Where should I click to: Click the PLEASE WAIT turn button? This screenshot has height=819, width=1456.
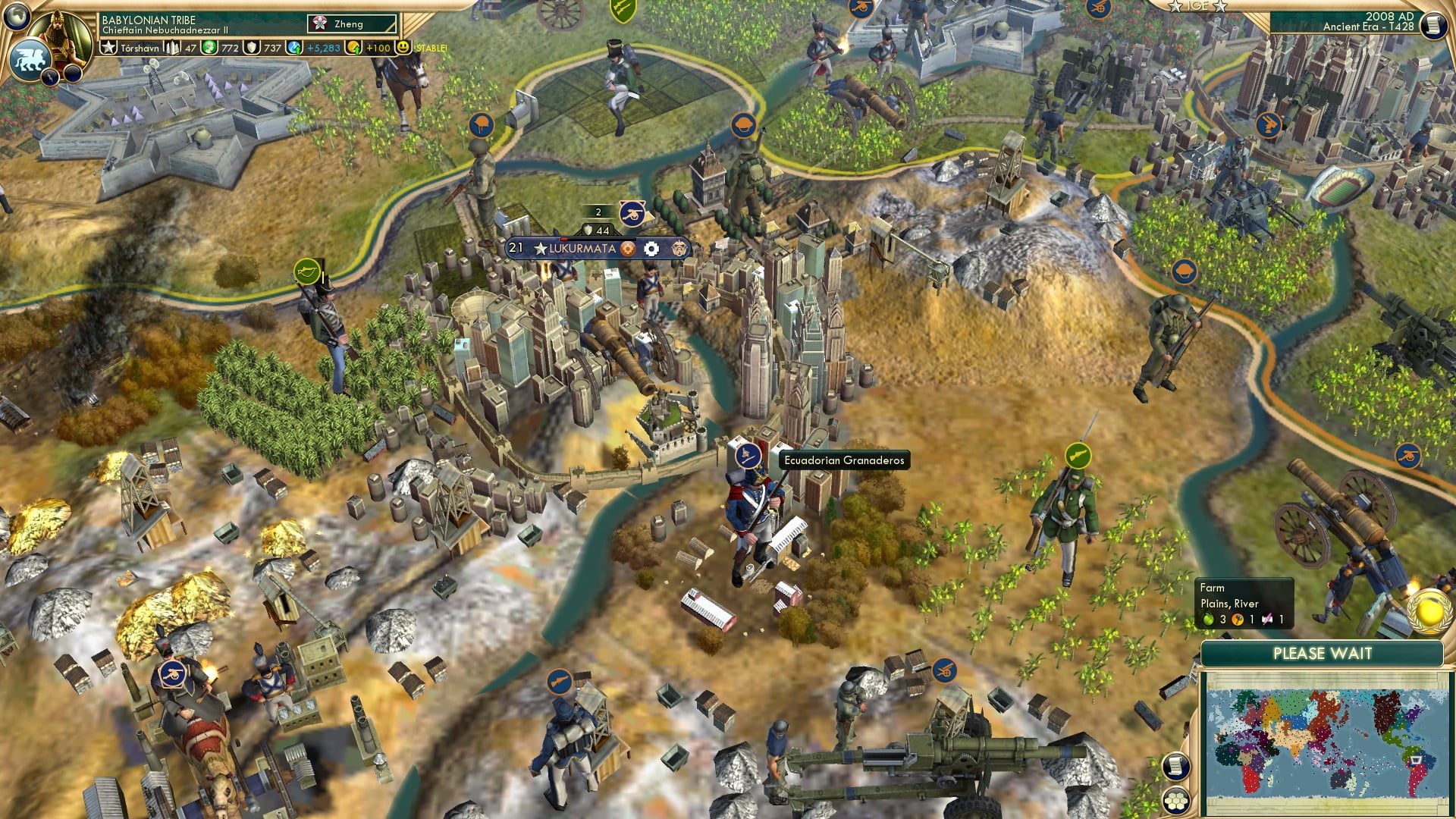1325,653
